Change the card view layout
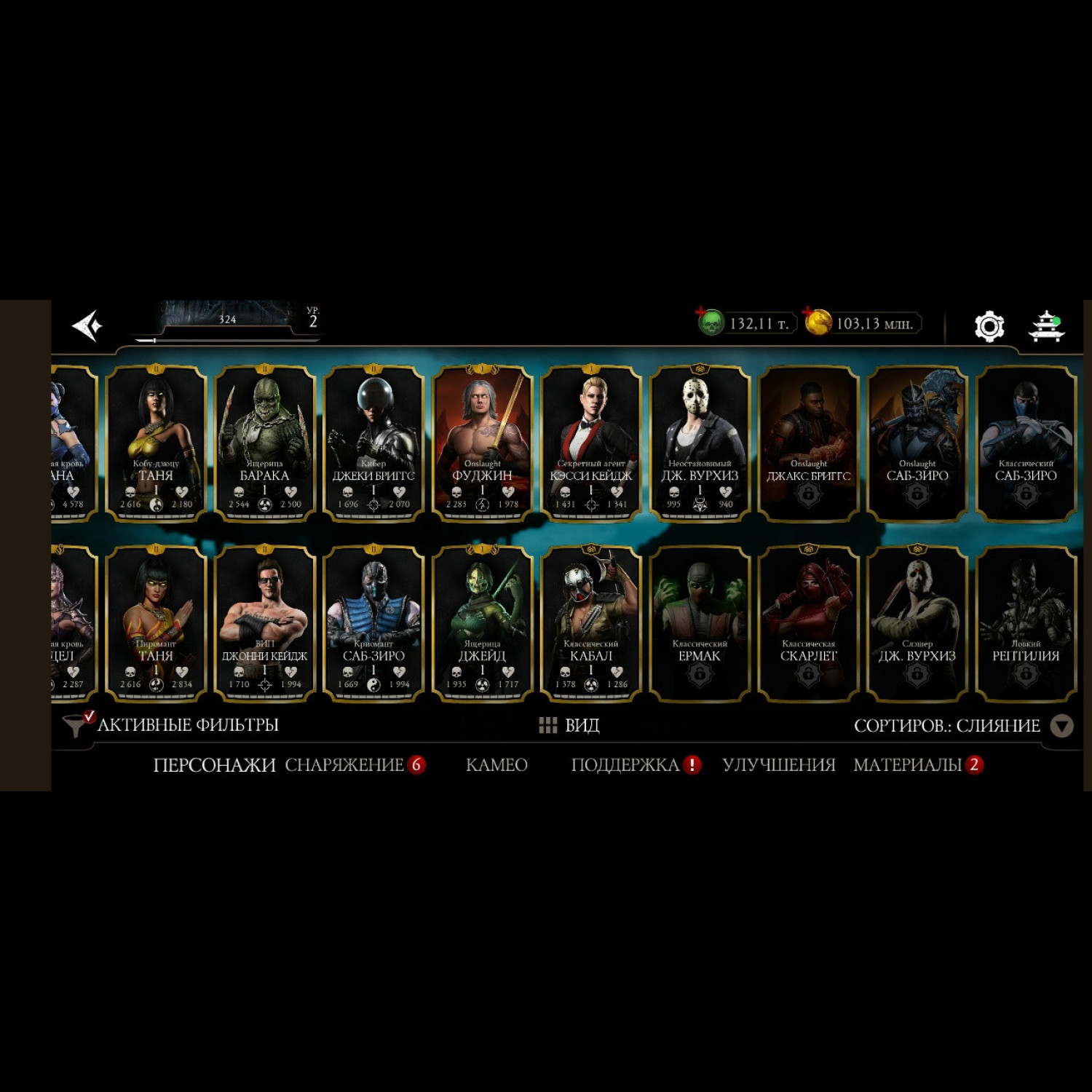Image resolution: width=1092 pixels, height=1092 pixels. click(x=569, y=725)
